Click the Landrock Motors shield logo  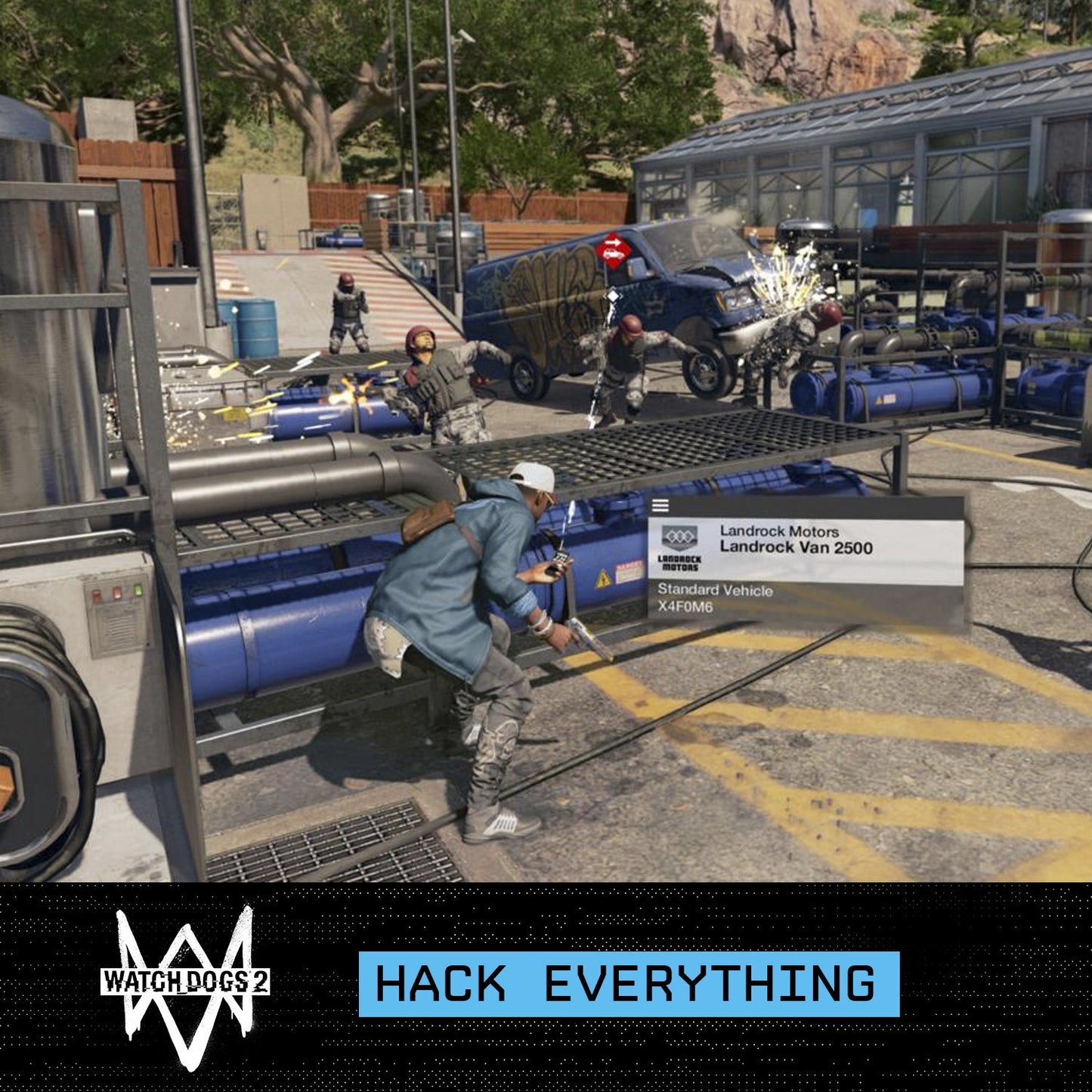point(680,538)
